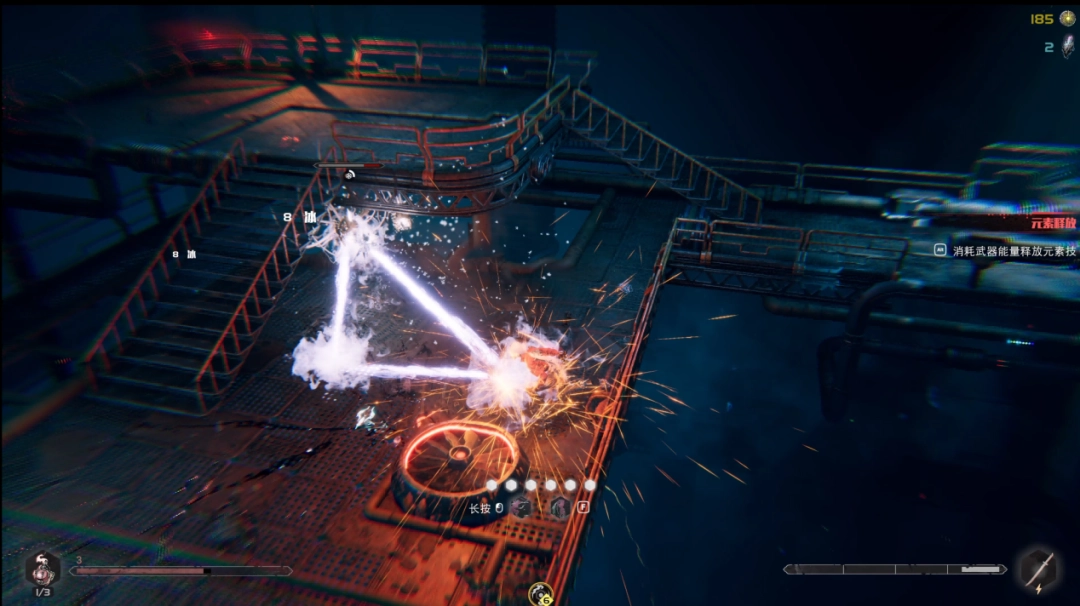Image resolution: width=1080 pixels, height=606 pixels.
Task: Select the healing flask icon showing 1/3
Action: point(42,571)
